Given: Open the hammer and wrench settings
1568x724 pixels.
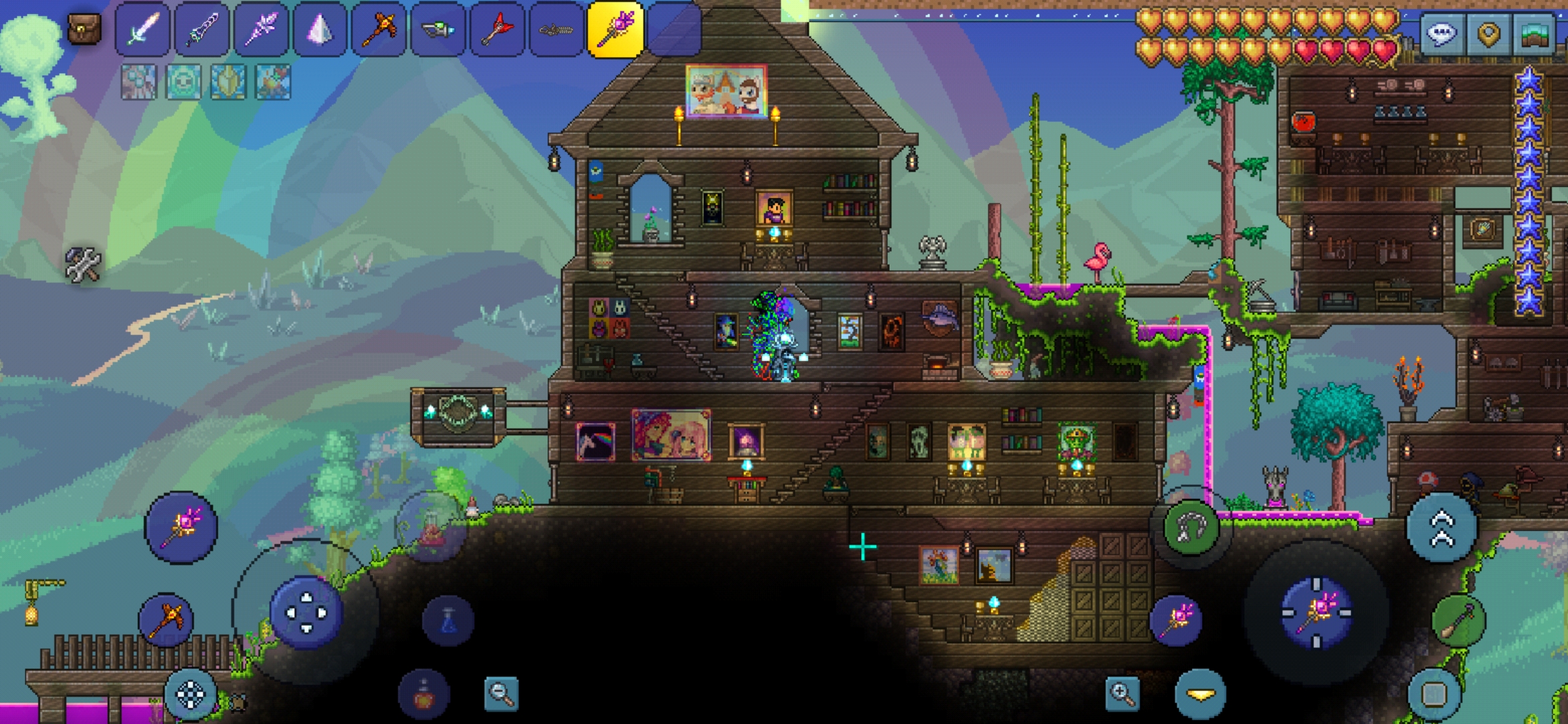Looking at the screenshot, I should [x=82, y=264].
